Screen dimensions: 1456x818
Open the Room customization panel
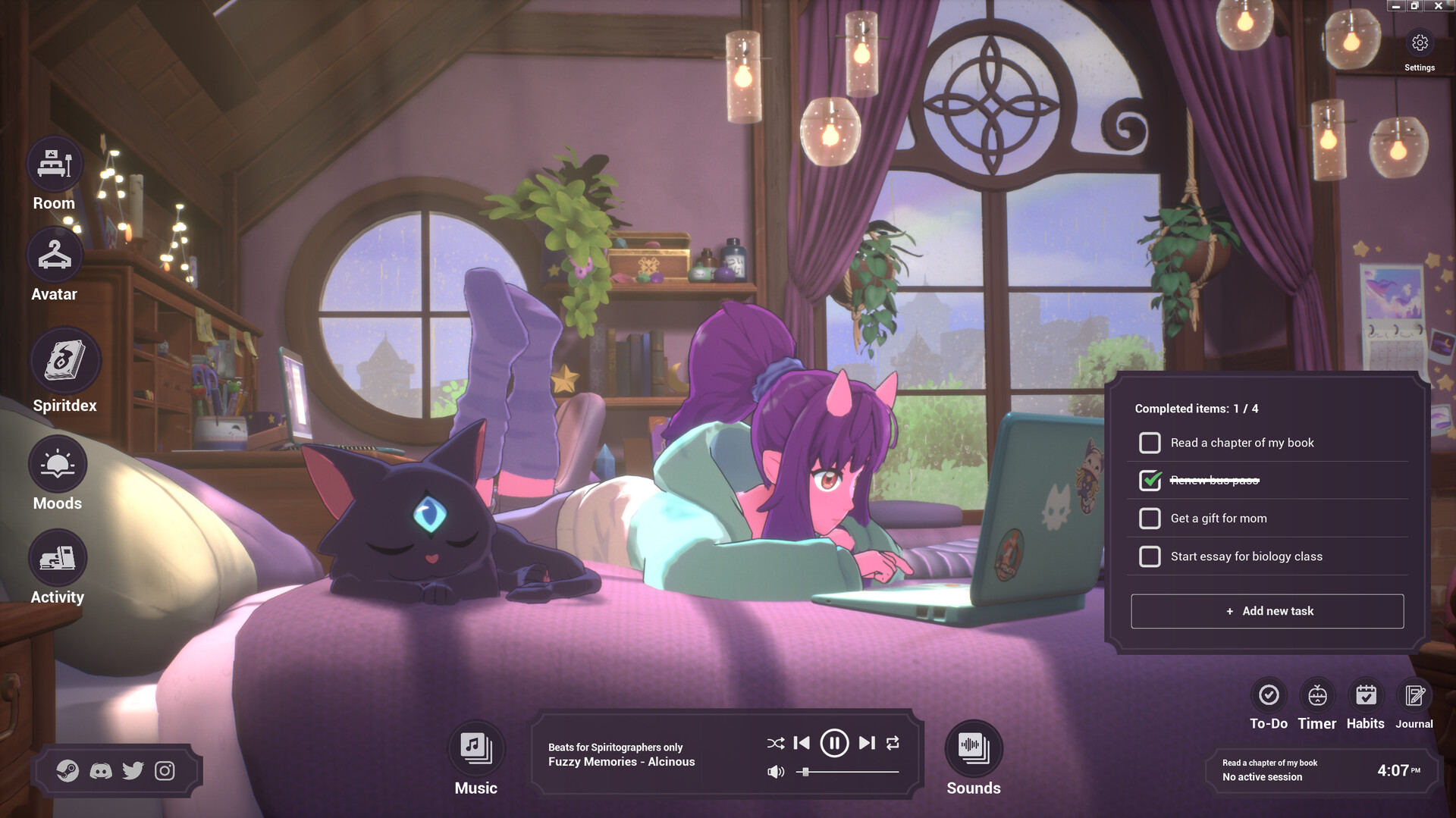point(53,163)
